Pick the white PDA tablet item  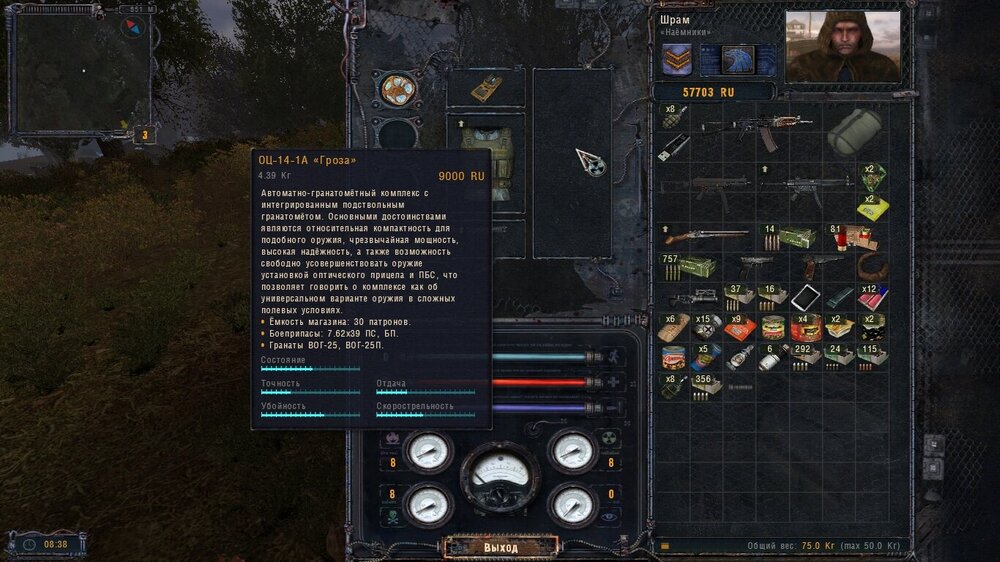click(805, 297)
